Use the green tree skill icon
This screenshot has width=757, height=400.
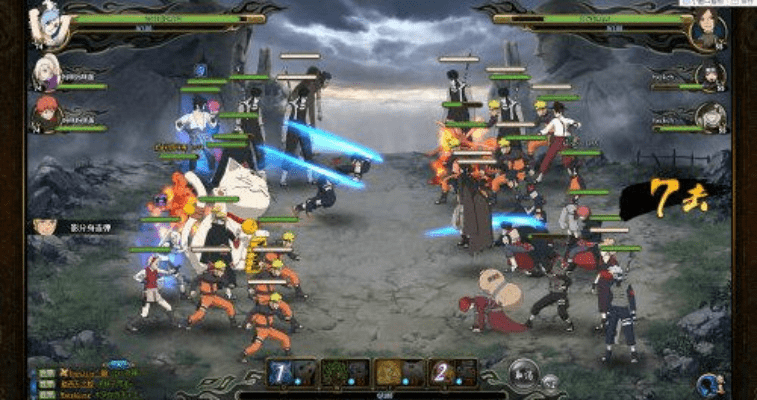point(333,372)
